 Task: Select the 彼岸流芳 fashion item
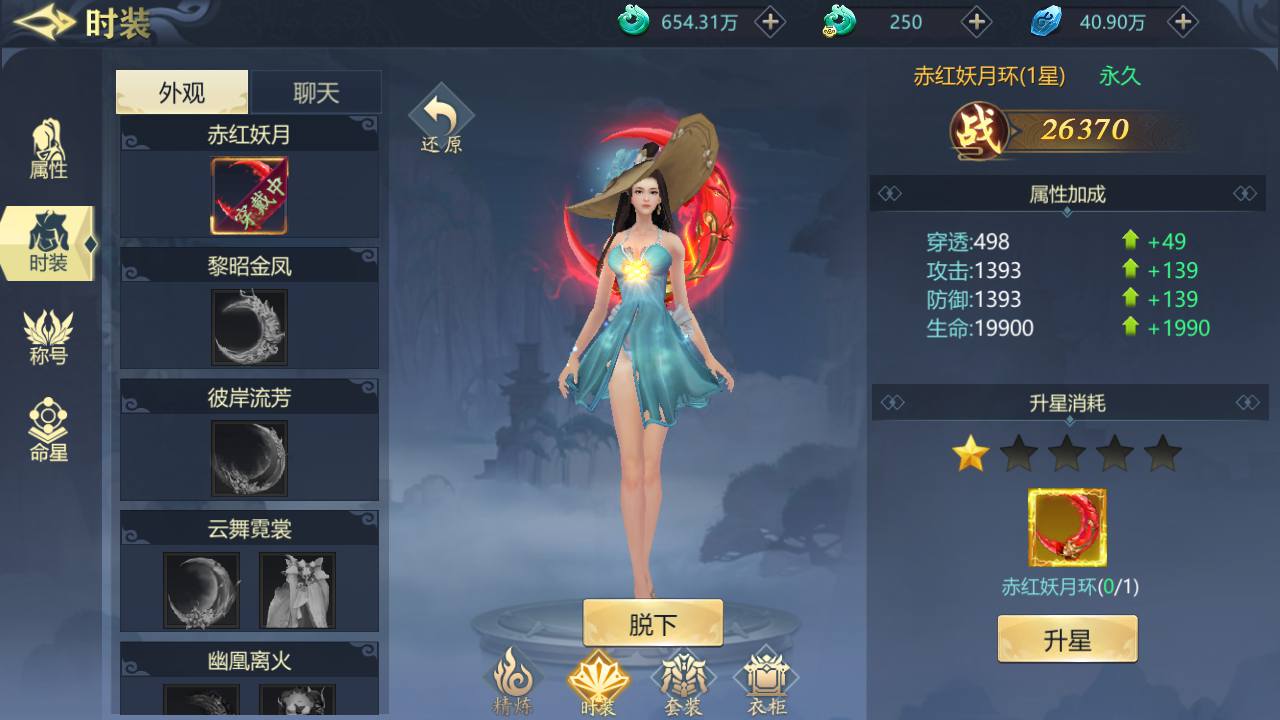[x=248, y=460]
